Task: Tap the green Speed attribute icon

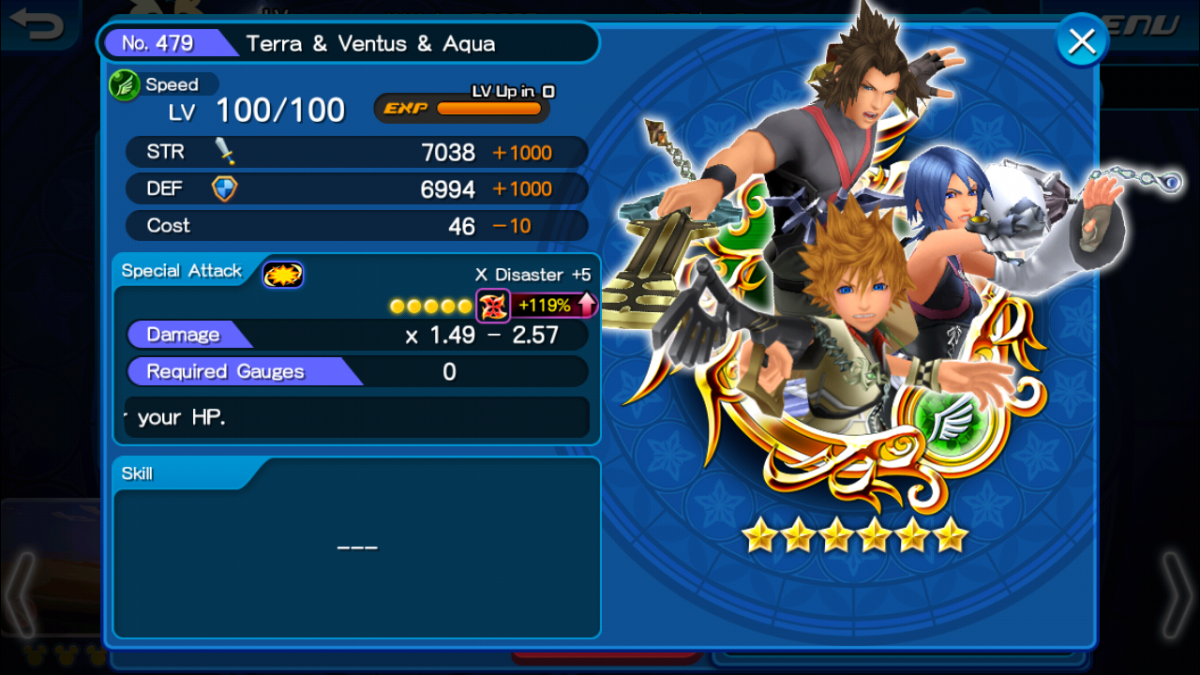Action: click(124, 85)
